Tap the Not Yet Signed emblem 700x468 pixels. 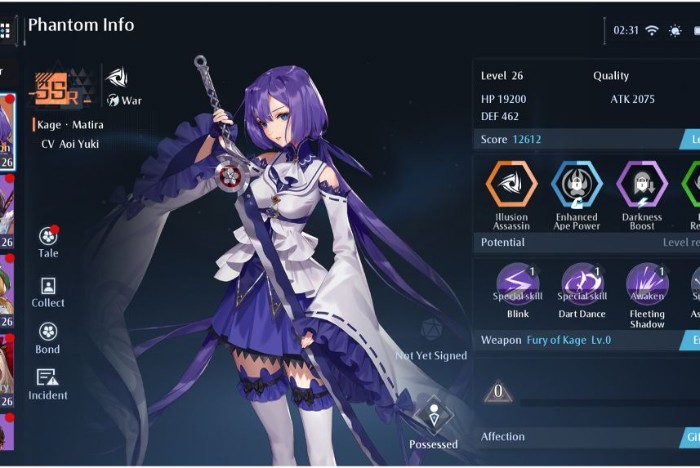pyautogui.click(x=430, y=330)
